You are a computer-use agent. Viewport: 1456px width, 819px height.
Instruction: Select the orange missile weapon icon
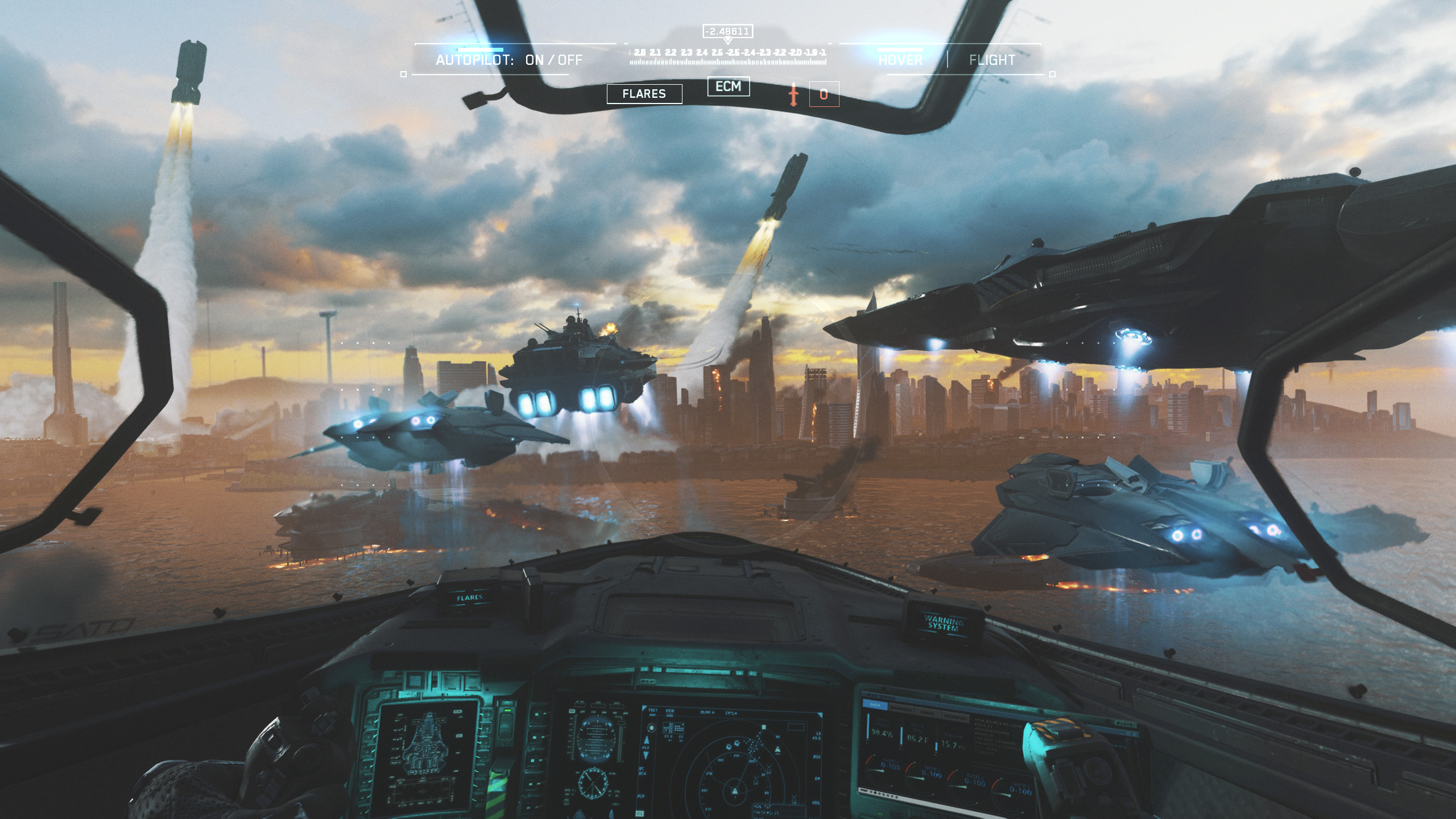pos(794,94)
